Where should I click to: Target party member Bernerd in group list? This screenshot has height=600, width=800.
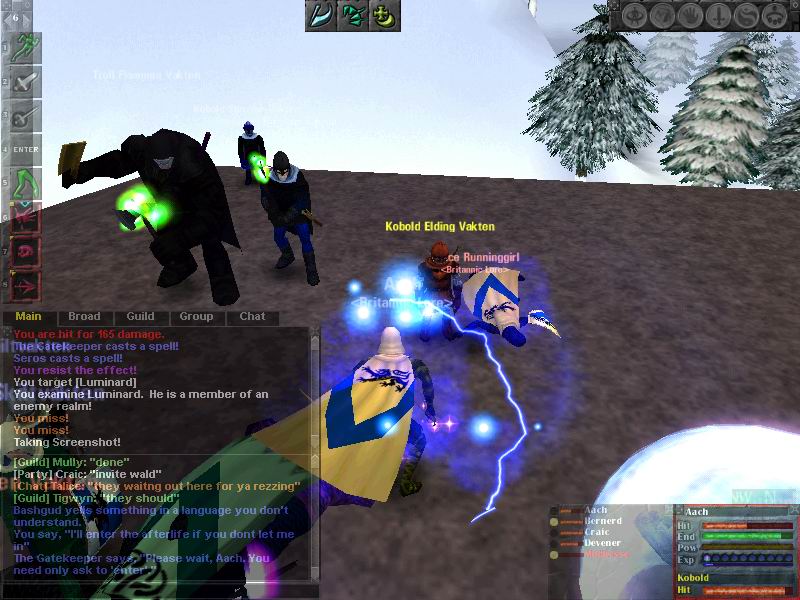602,521
